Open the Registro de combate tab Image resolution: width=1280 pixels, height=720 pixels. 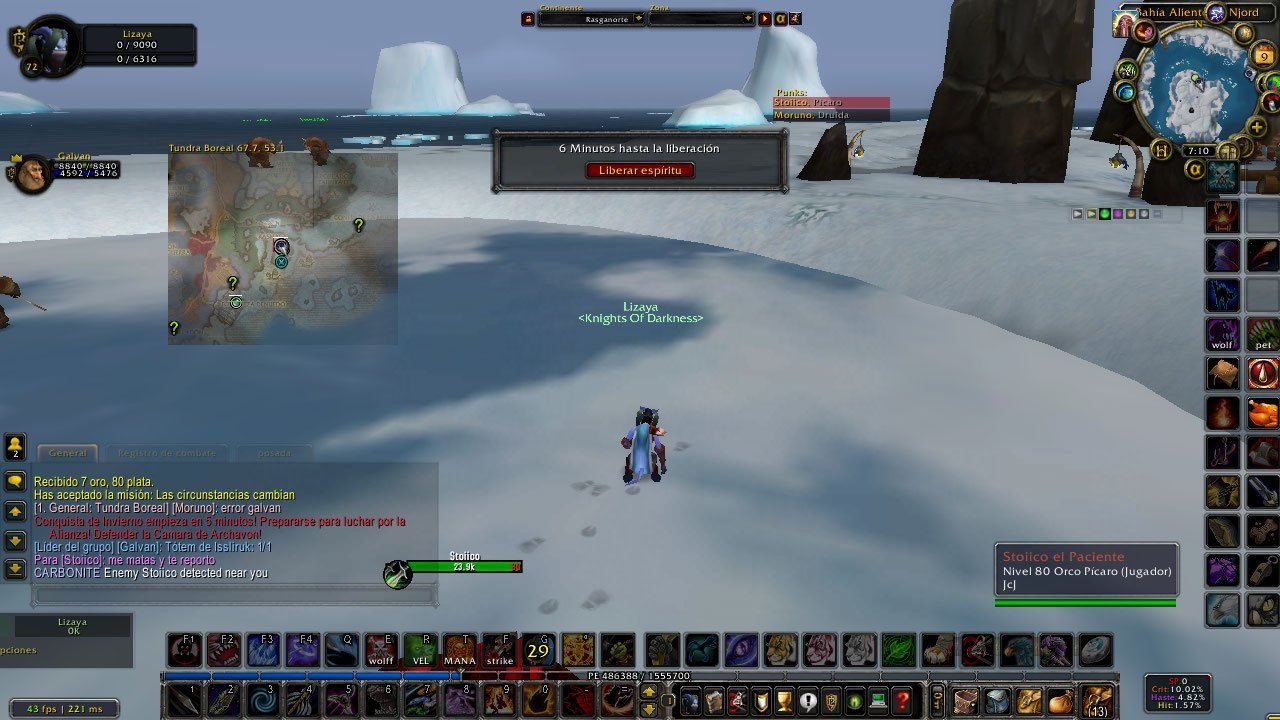pyautogui.click(x=168, y=453)
